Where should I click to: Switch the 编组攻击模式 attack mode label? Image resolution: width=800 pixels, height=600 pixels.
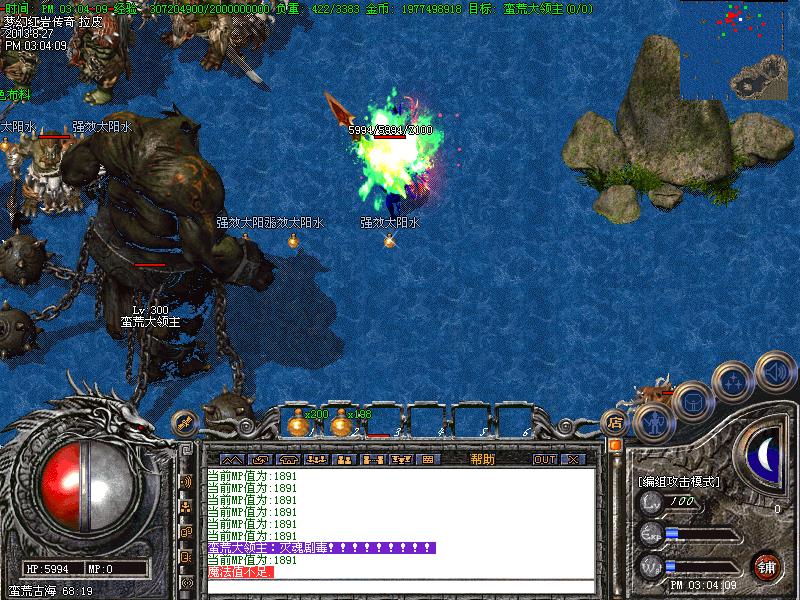click(x=679, y=481)
